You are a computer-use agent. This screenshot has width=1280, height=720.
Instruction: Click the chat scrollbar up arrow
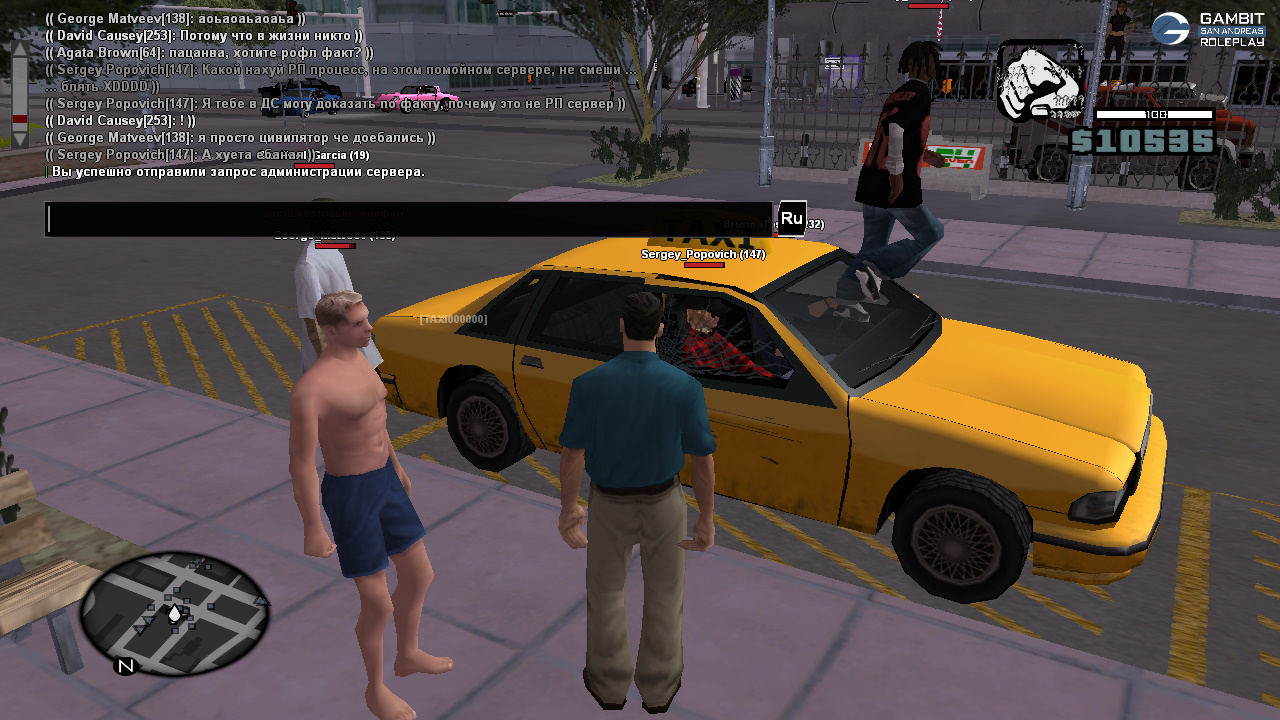tap(19, 50)
